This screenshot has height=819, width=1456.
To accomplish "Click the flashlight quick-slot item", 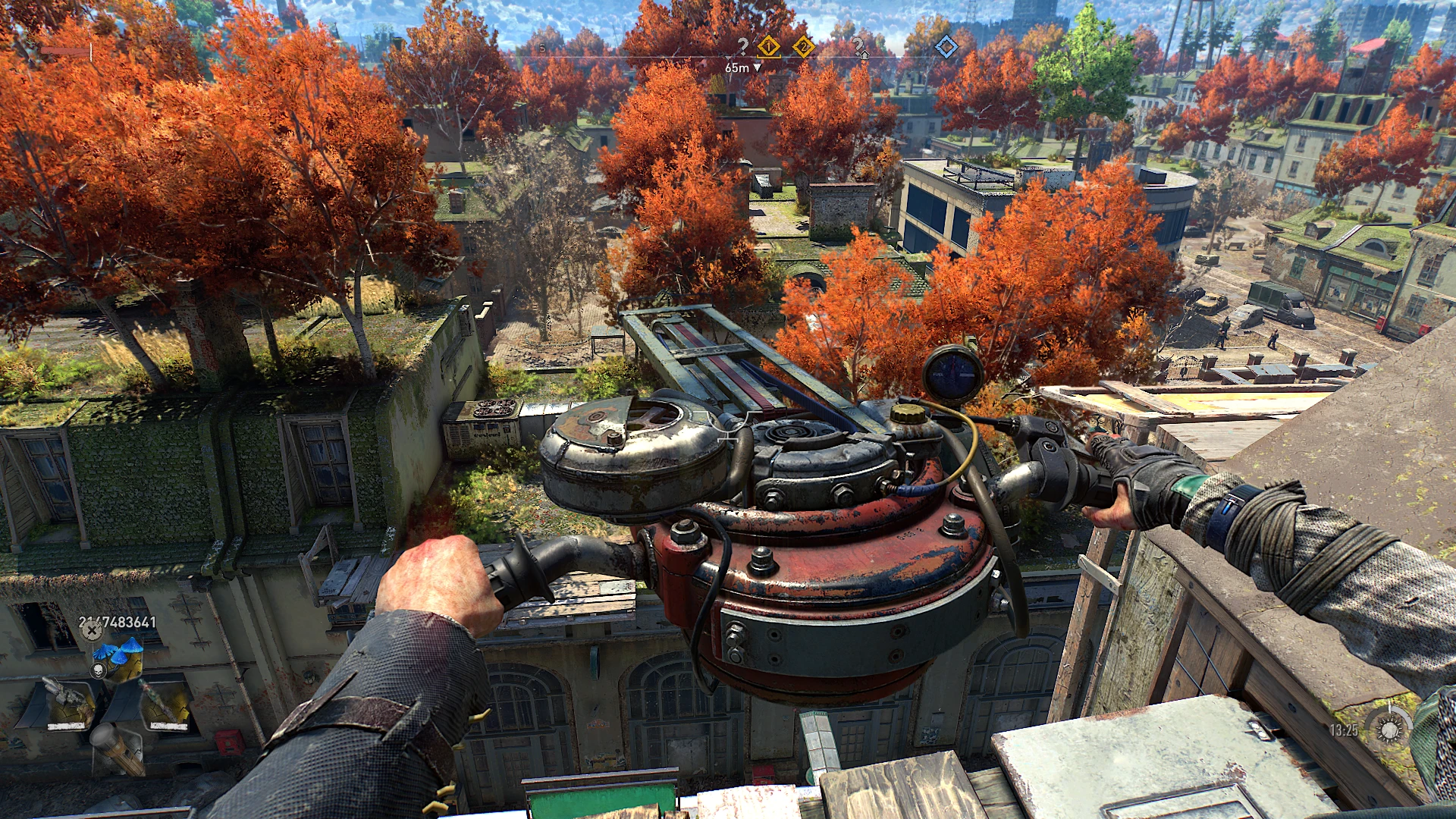I will 118,750.
